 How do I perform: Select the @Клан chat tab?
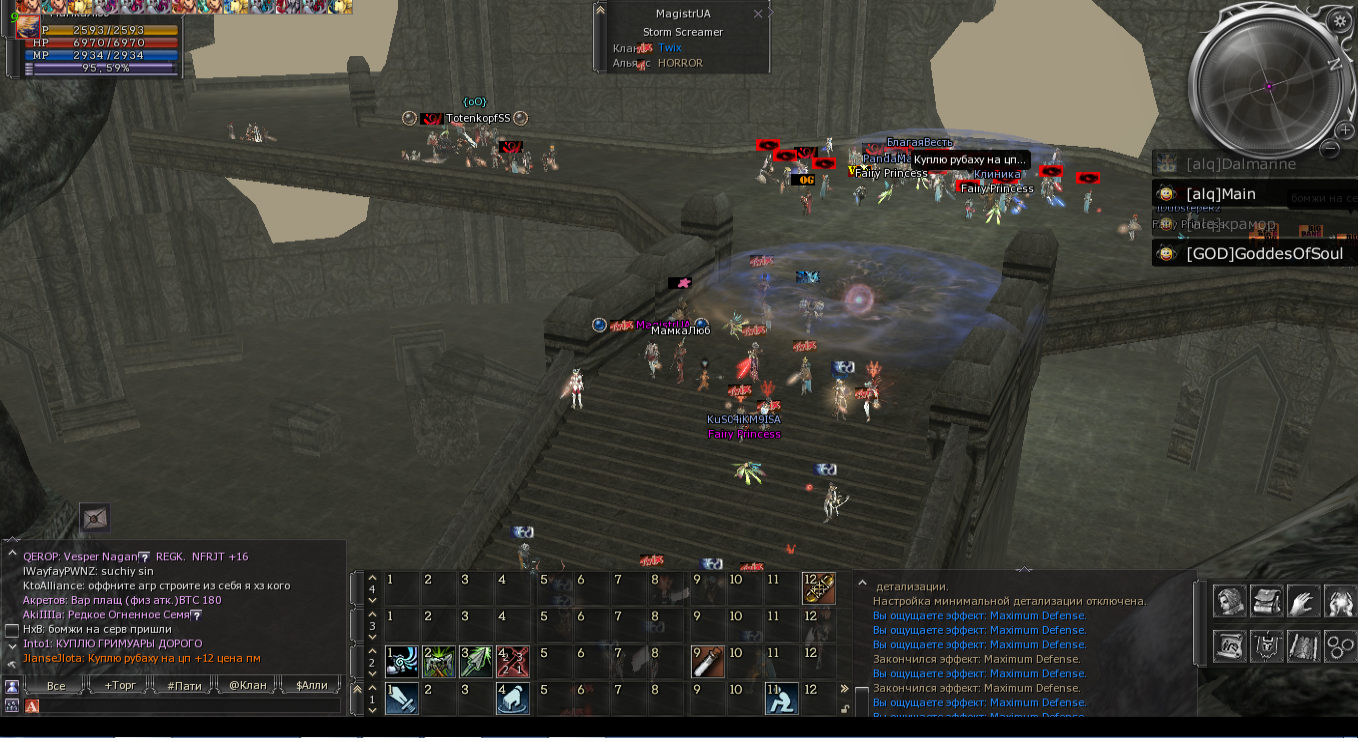click(248, 686)
